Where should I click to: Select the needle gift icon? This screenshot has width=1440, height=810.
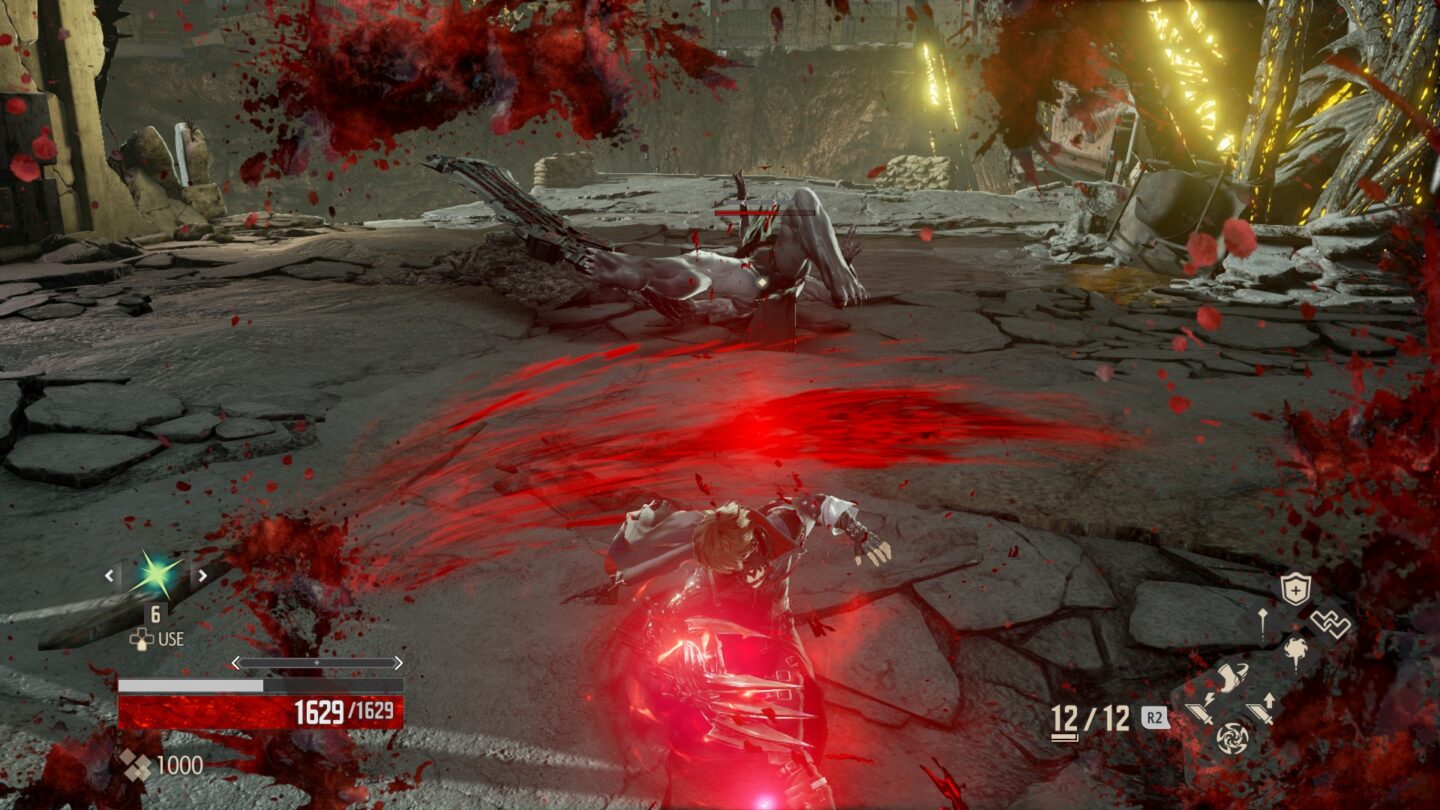point(1263,624)
